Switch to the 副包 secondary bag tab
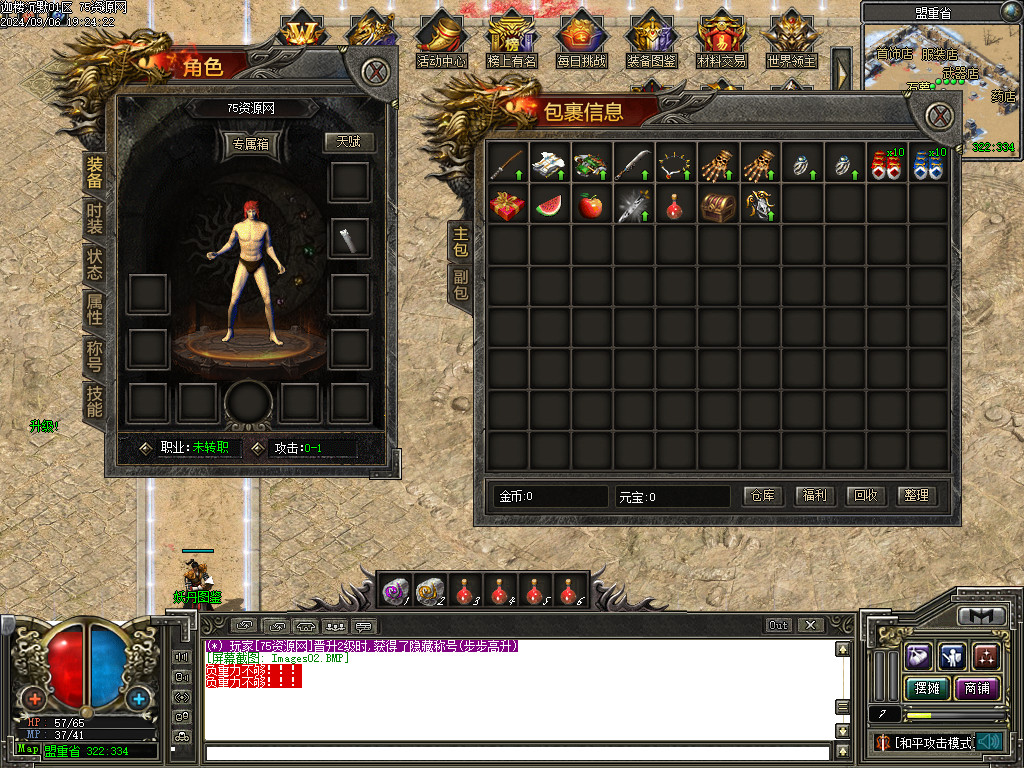The width and height of the screenshot is (1024, 768). pos(460,283)
